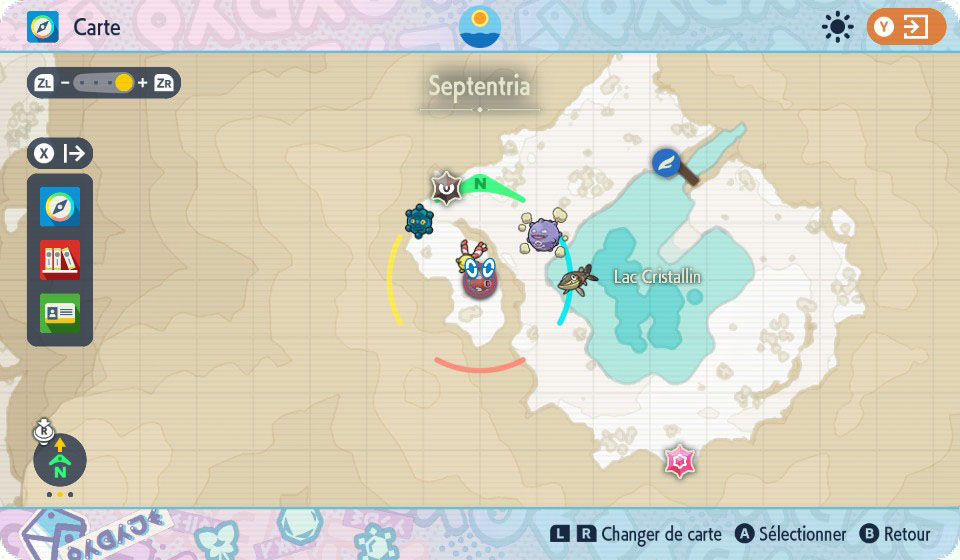Choose the dark teal spiky Pokémon marker
This screenshot has width=960, height=560.
click(x=418, y=220)
